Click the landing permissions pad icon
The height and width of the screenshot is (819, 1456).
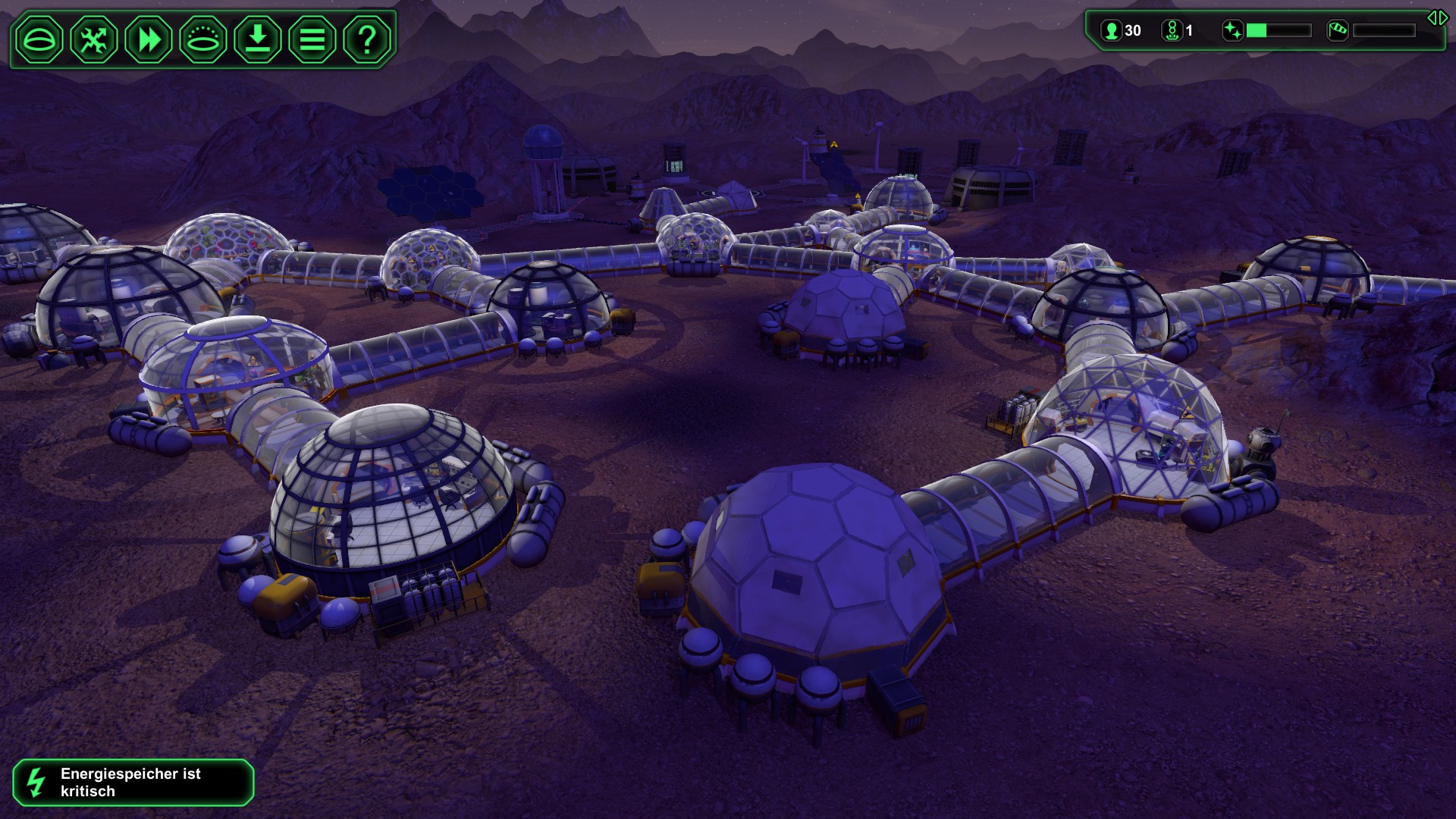click(x=203, y=39)
